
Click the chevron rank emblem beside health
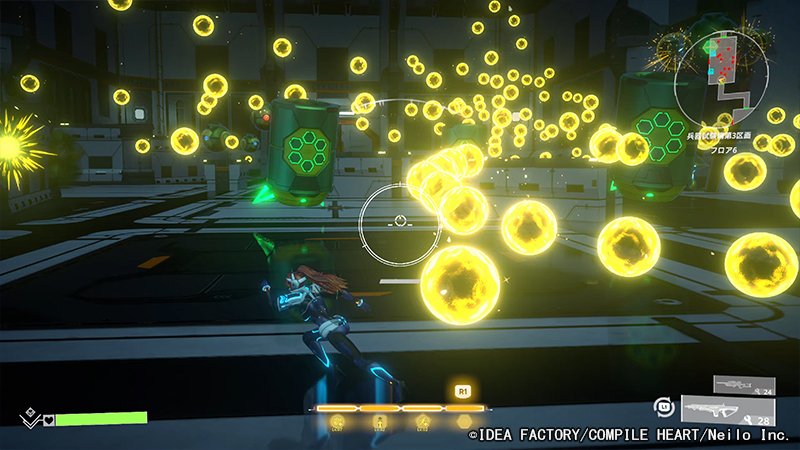pos(28,418)
